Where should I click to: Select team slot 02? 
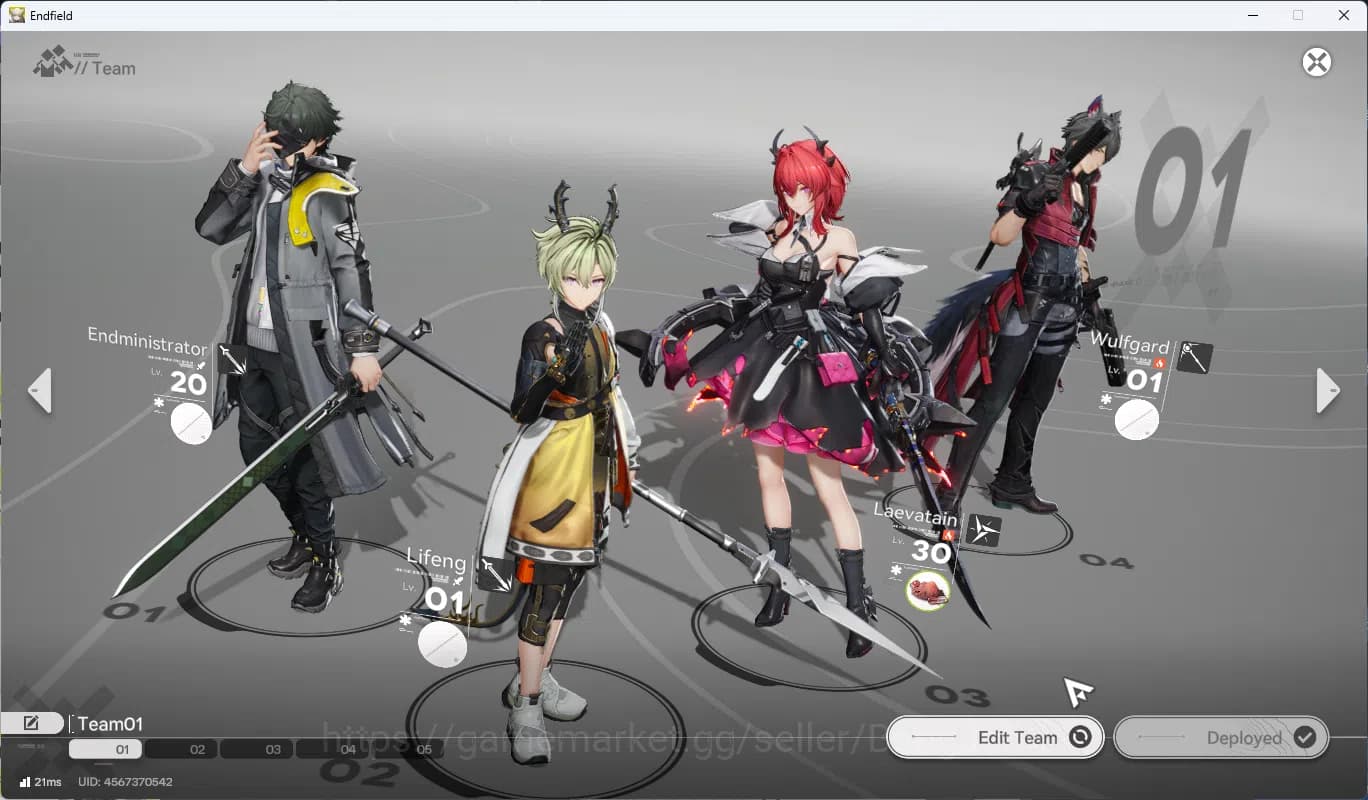(196, 748)
